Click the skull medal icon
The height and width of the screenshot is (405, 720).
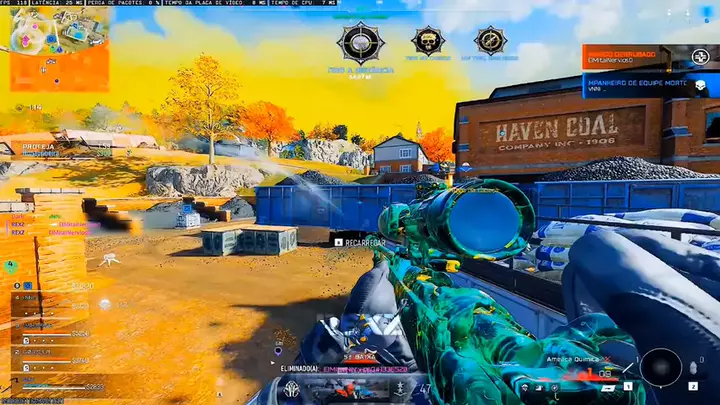click(428, 41)
